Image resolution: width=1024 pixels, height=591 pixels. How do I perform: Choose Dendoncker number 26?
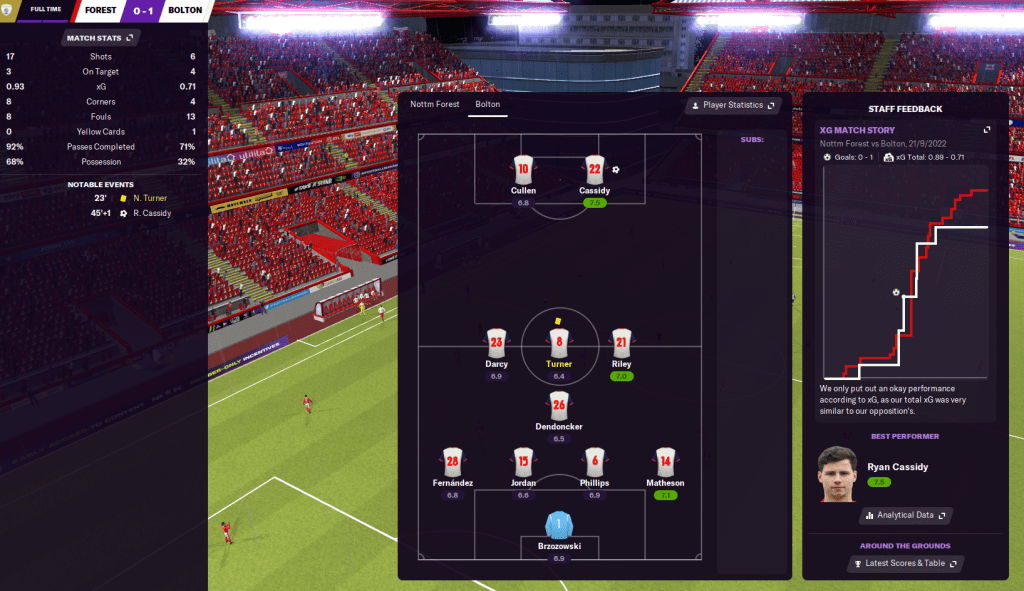coord(559,405)
